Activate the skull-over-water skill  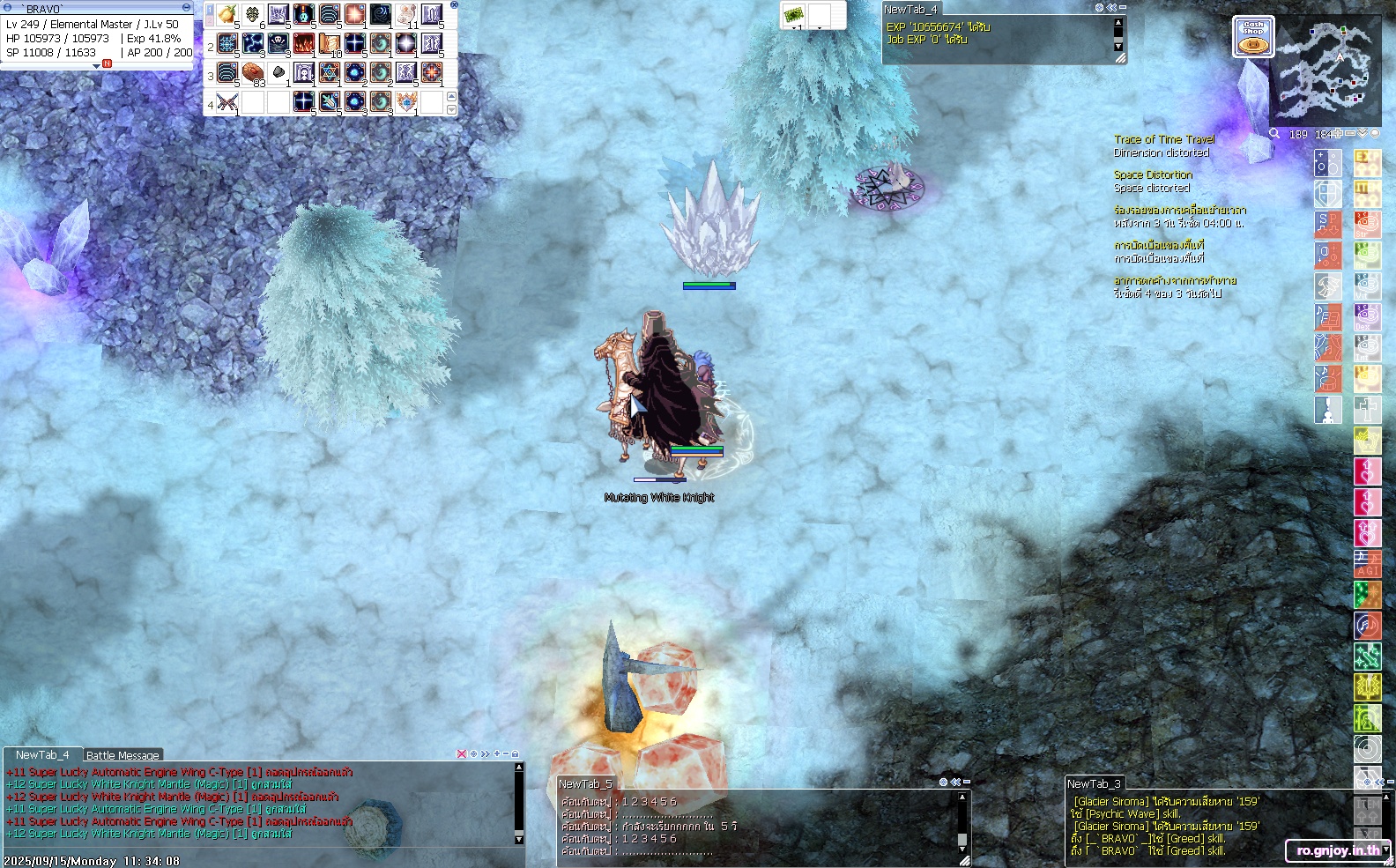[x=278, y=43]
